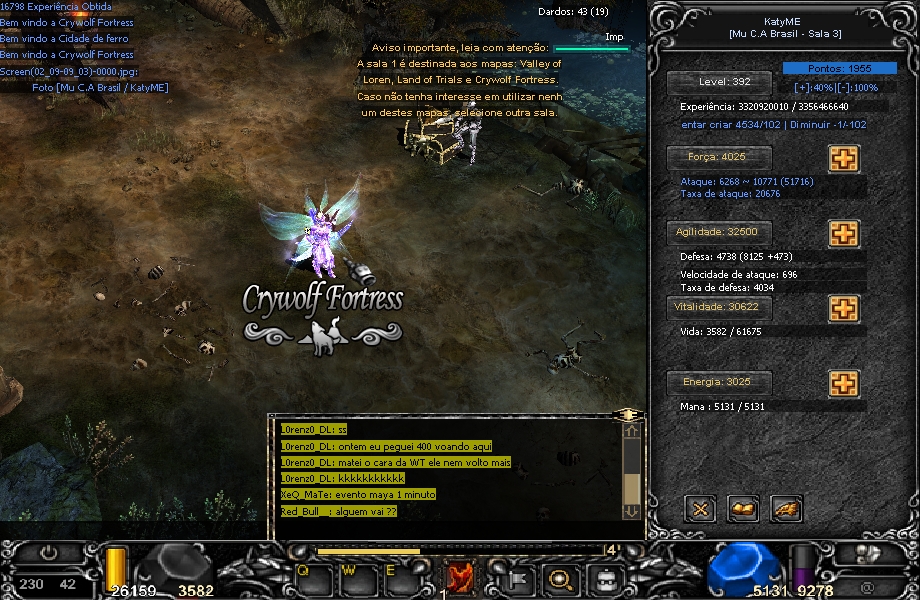This screenshot has width=920, height=600.
Task: Open the robot helper icon
Action: [604, 578]
